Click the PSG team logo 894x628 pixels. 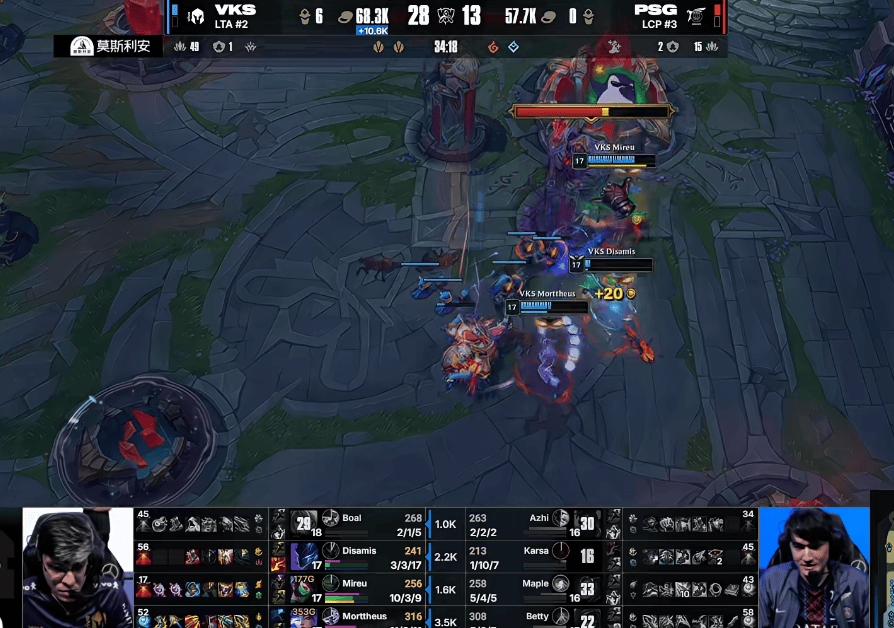(700, 16)
